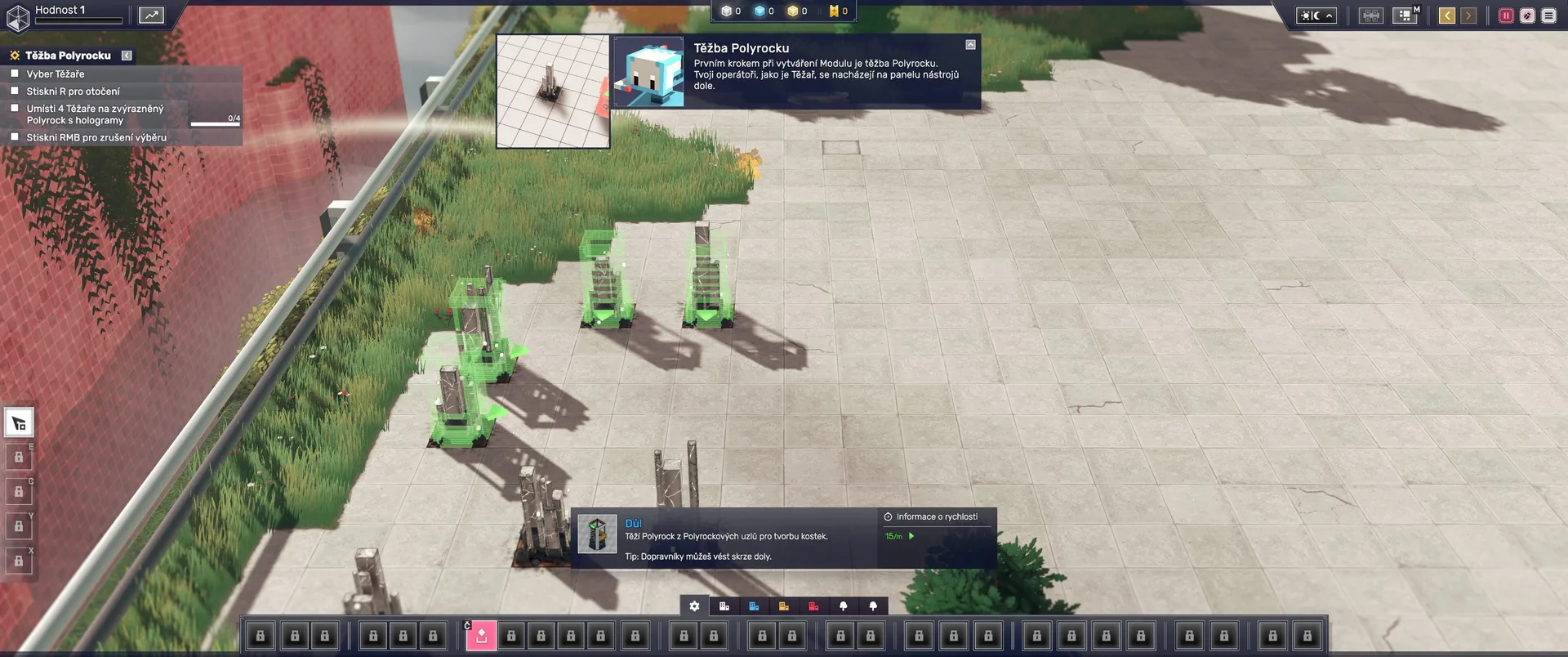Open the statistics graph button
Image resolution: width=1568 pixels, height=657 pixels.
[x=151, y=15]
